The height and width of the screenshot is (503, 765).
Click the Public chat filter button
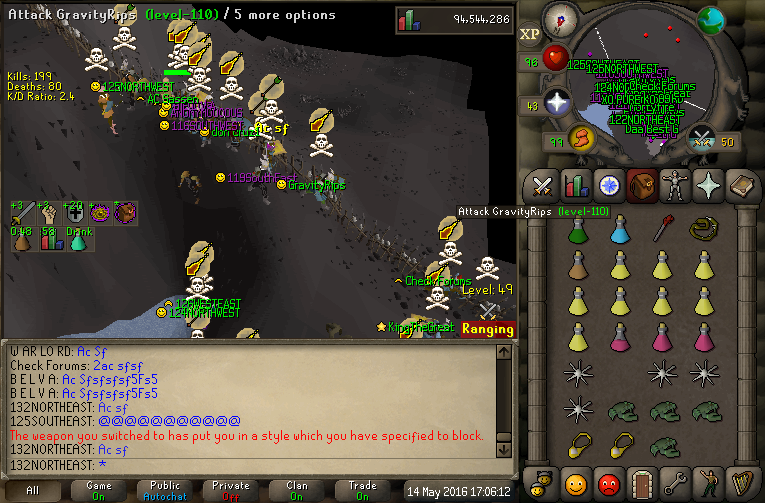coord(165,490)
